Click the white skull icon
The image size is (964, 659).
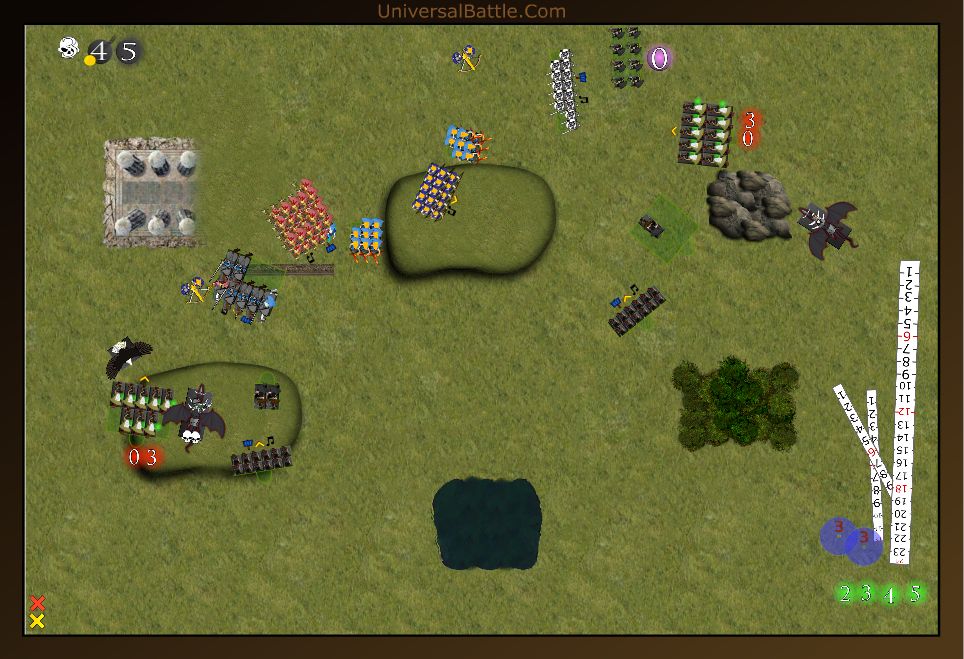(68, 48)
